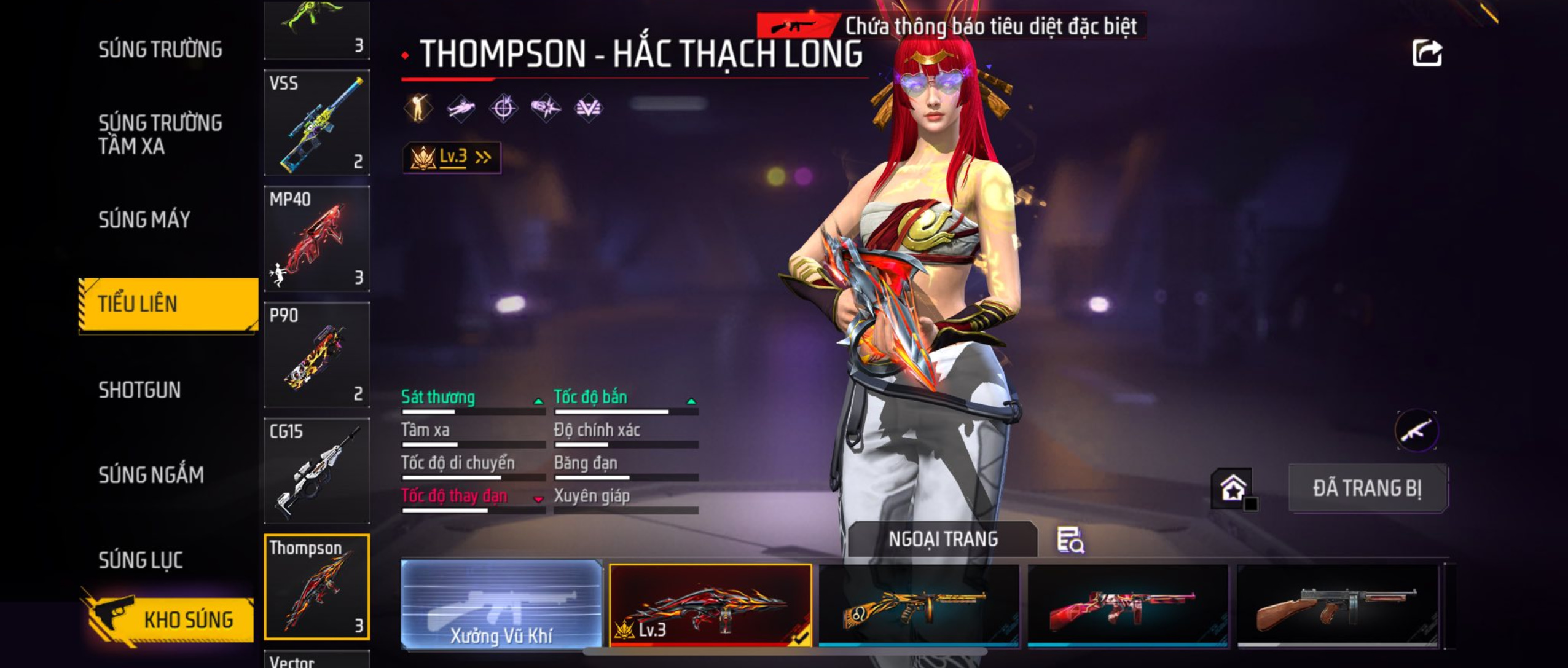Open the Xưởng Vũ Khí tile
This screenshot has height=668, width=1568.
(x=501, y=604)
